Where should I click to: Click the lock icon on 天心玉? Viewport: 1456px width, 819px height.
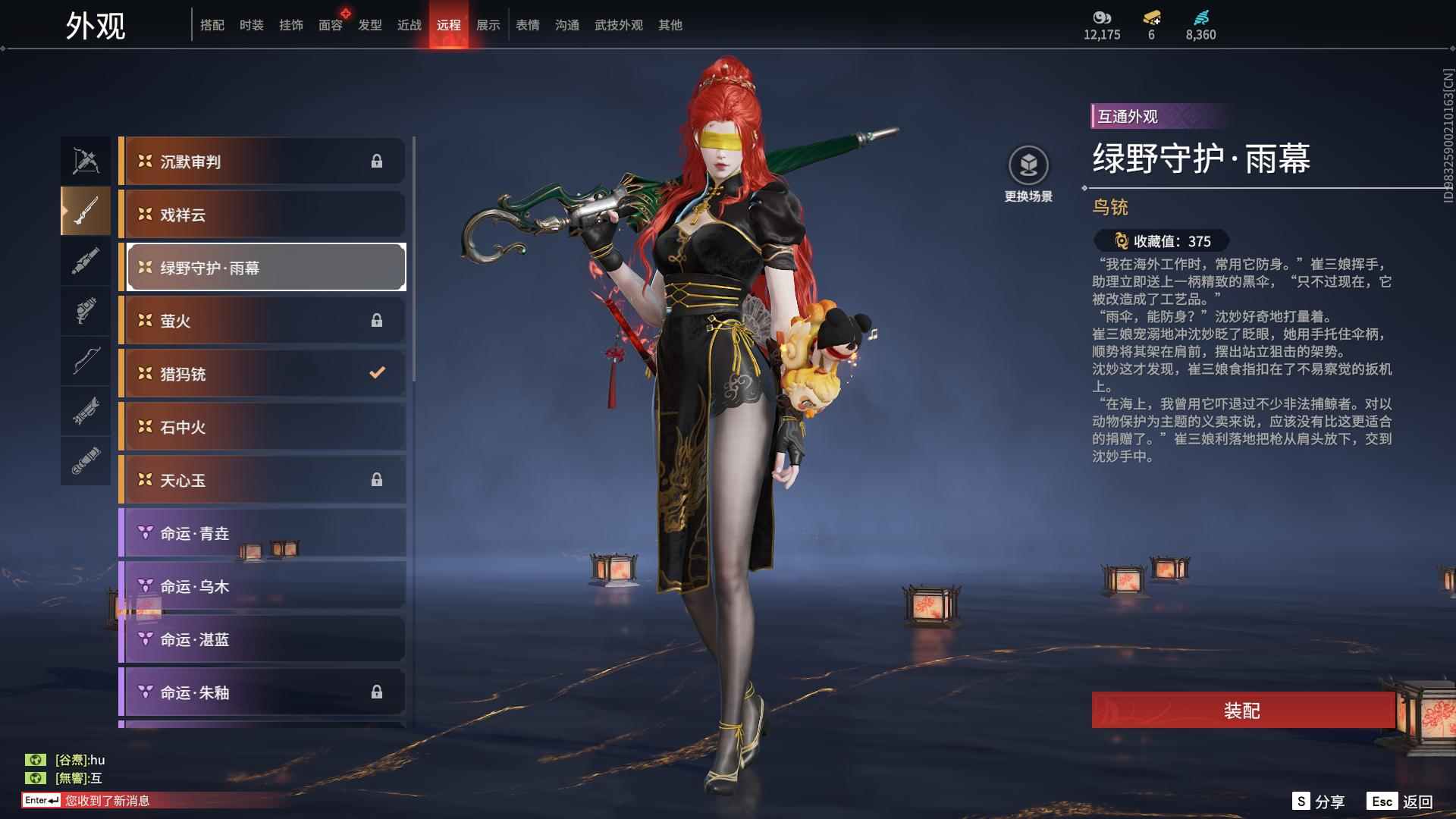click(378, 479)
